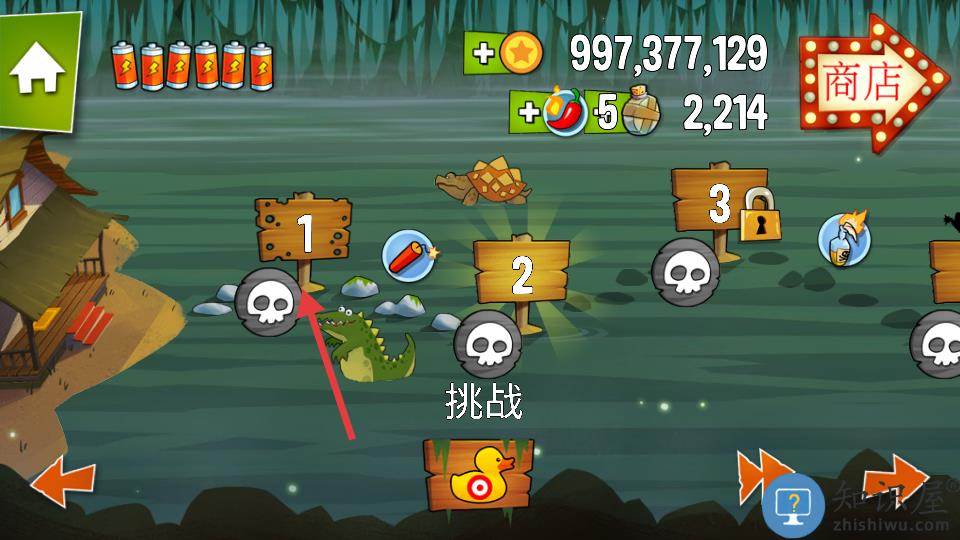Viewport: 960px width, 540px height.
Task: Tap the locked level 3 sign
Action: 722,203
